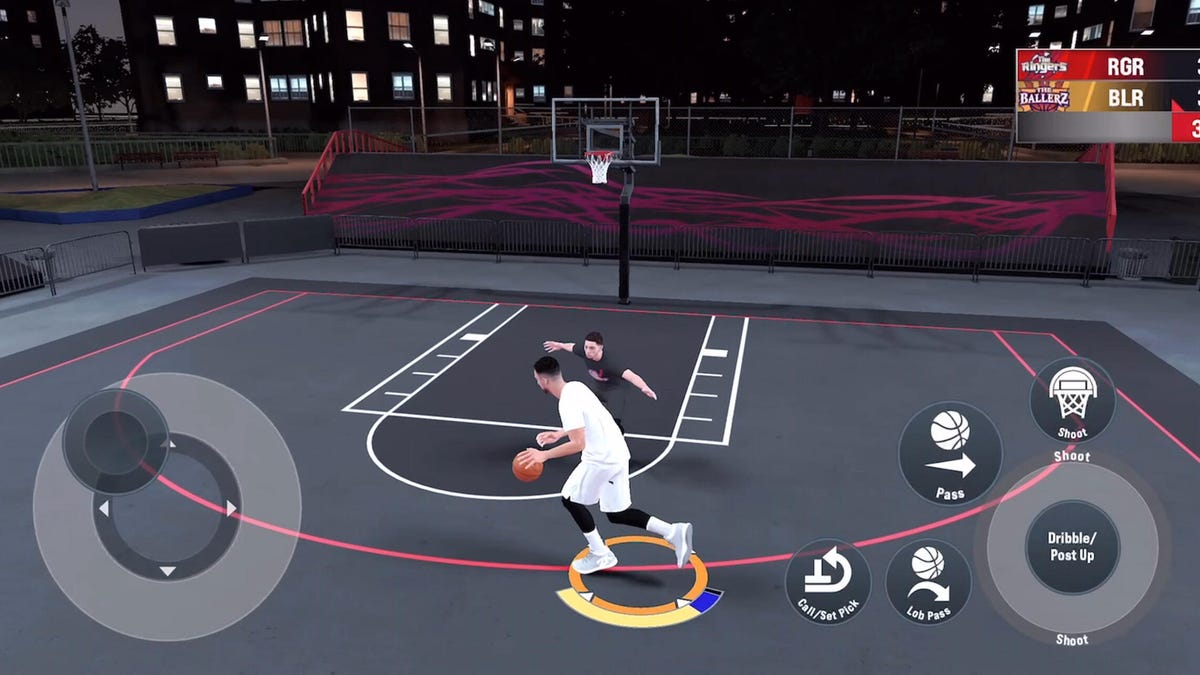Tap the joystick's down arrow
The image size is (1200, 675).
[167, 571]
